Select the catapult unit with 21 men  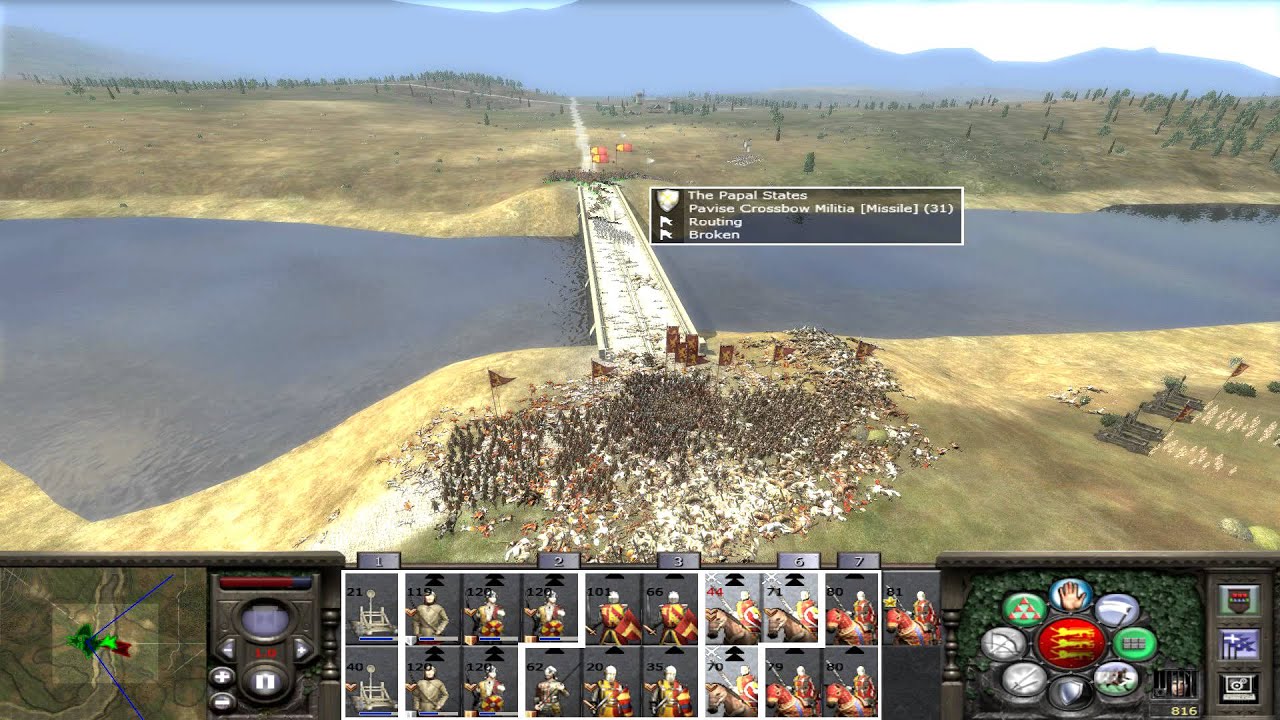[370, 609]
